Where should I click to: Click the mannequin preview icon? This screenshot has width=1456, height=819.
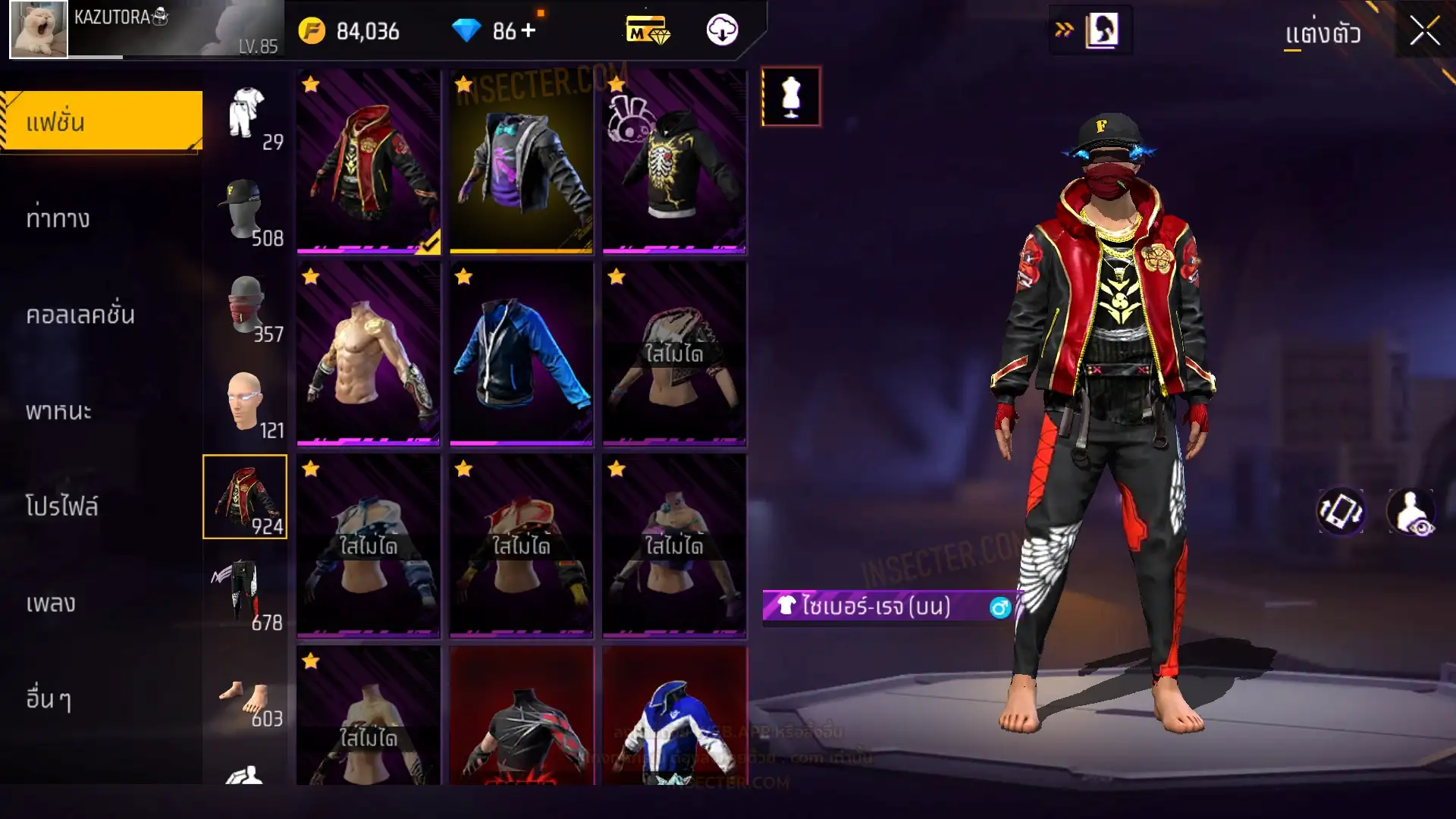(x=791, y=97)
